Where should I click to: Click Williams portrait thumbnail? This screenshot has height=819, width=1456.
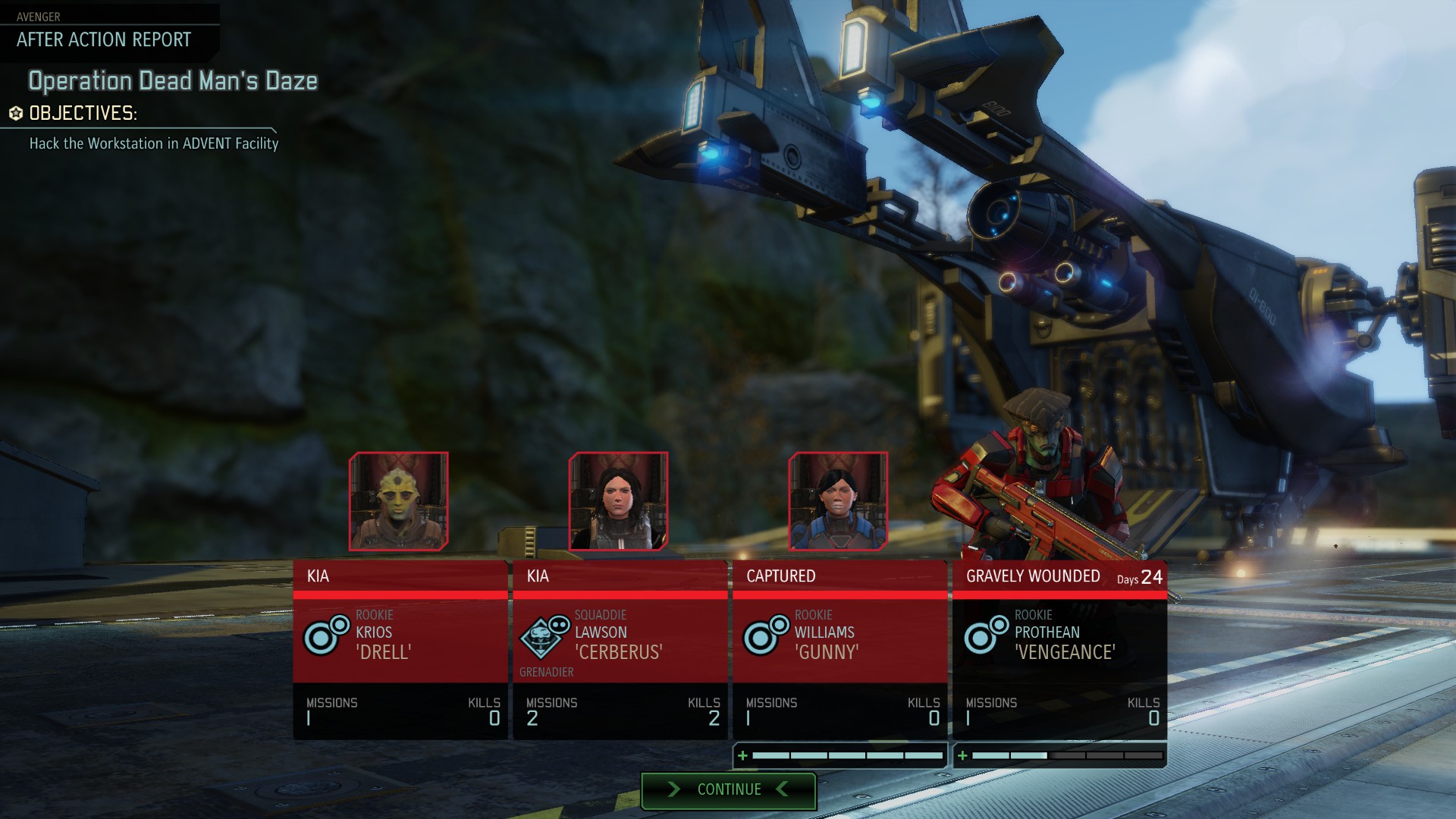(x=838, y=501)
